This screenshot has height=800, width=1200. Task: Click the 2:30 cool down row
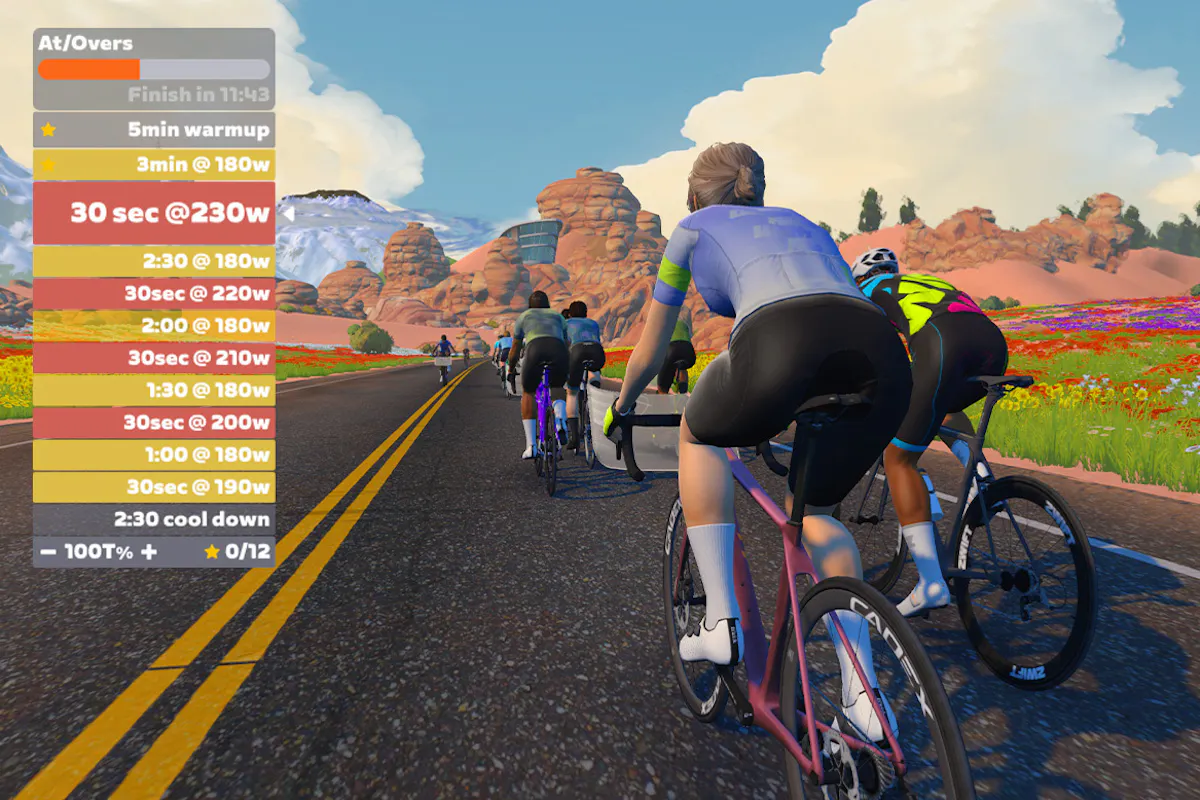[x=154, y=519]
